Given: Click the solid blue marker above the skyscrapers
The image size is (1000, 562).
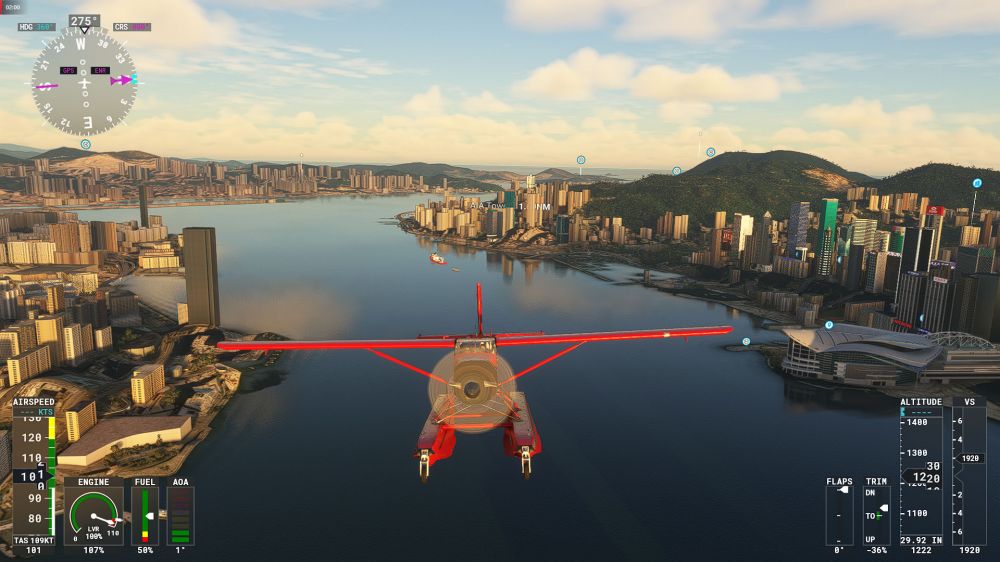Looking at the screenshot, I should [x=976, y=184].
